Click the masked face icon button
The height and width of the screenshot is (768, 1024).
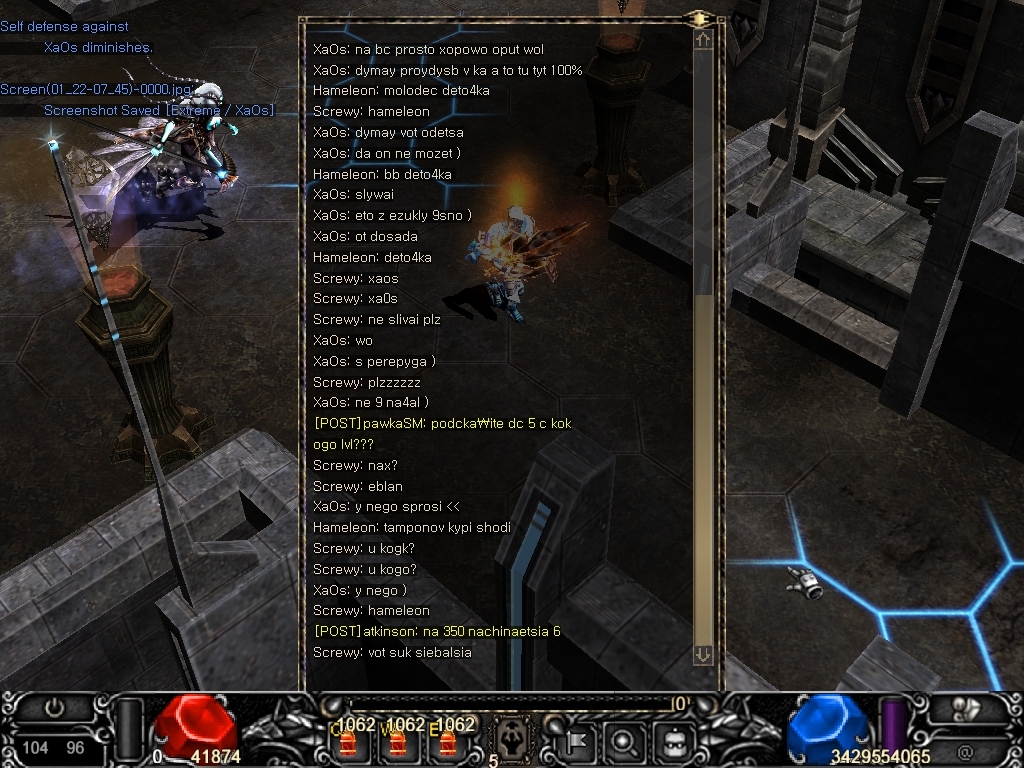point(674,741)
